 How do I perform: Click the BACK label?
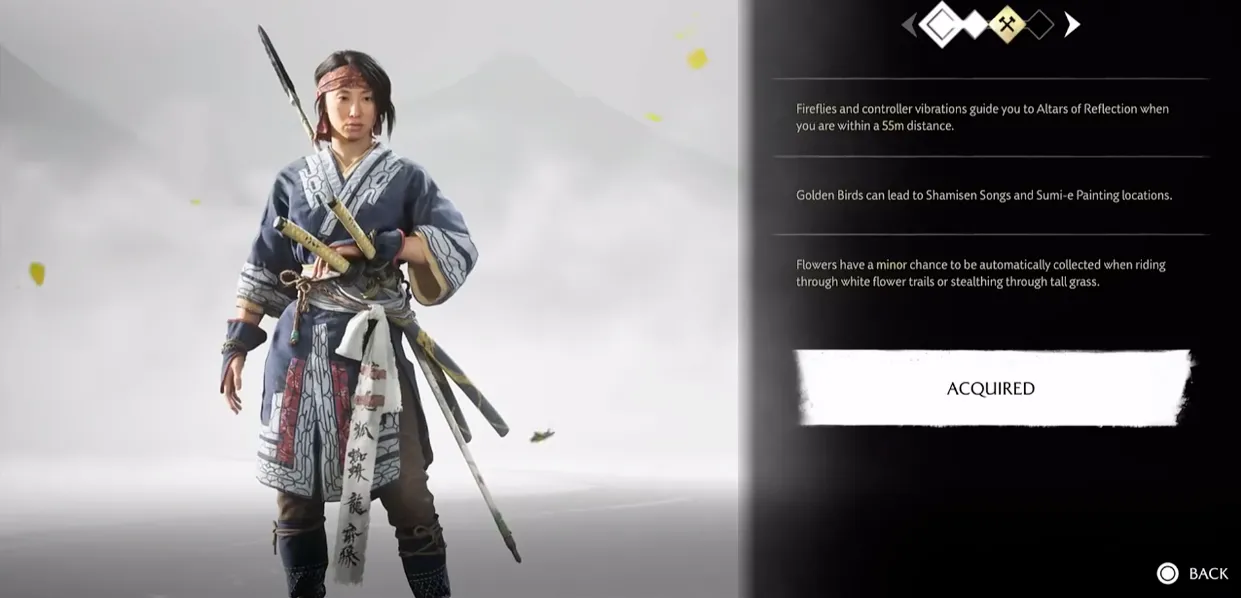pyautogui.click(x=1207, y=573)
